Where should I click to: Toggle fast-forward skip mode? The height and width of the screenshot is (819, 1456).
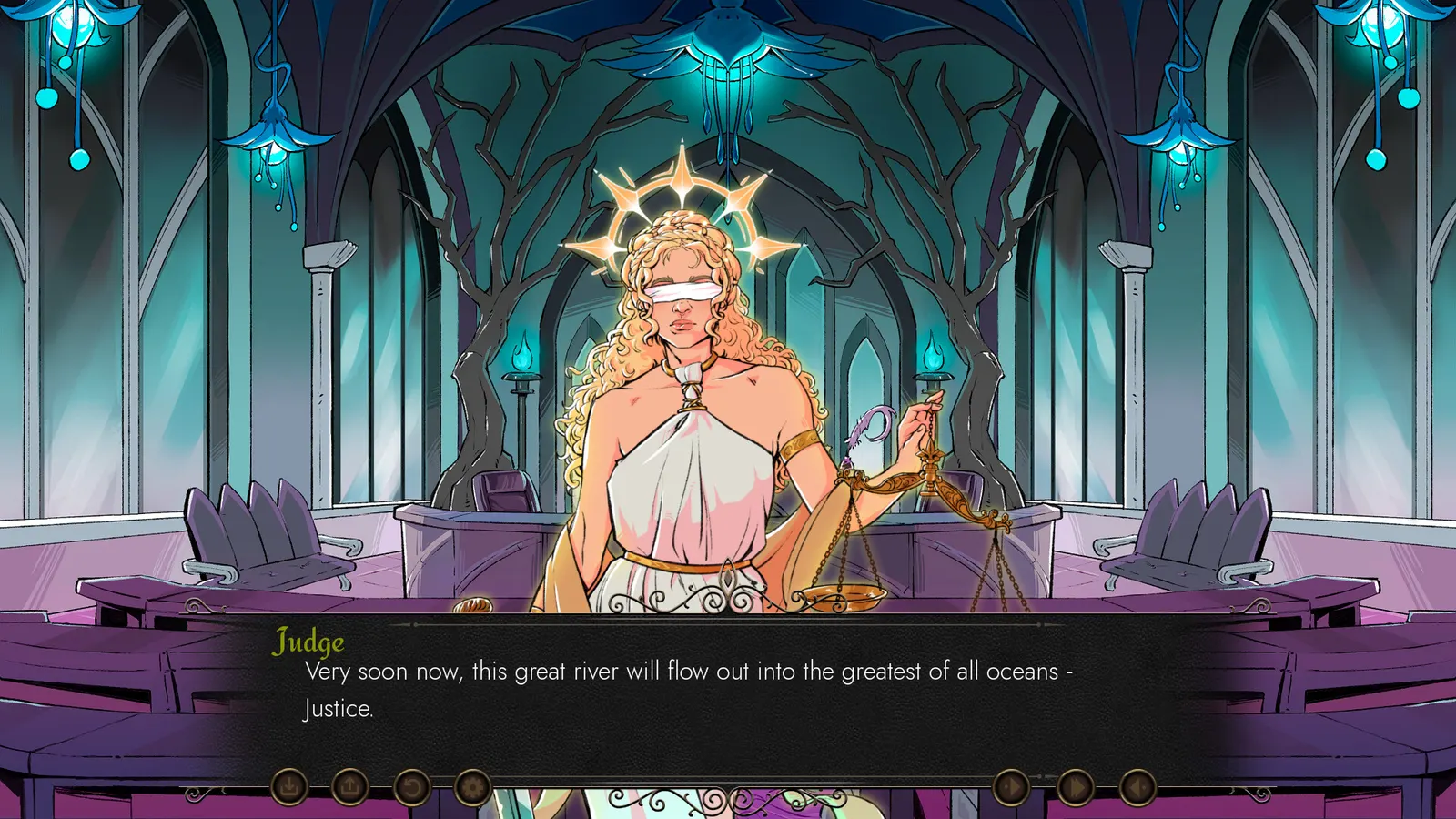click(1074, 786)
